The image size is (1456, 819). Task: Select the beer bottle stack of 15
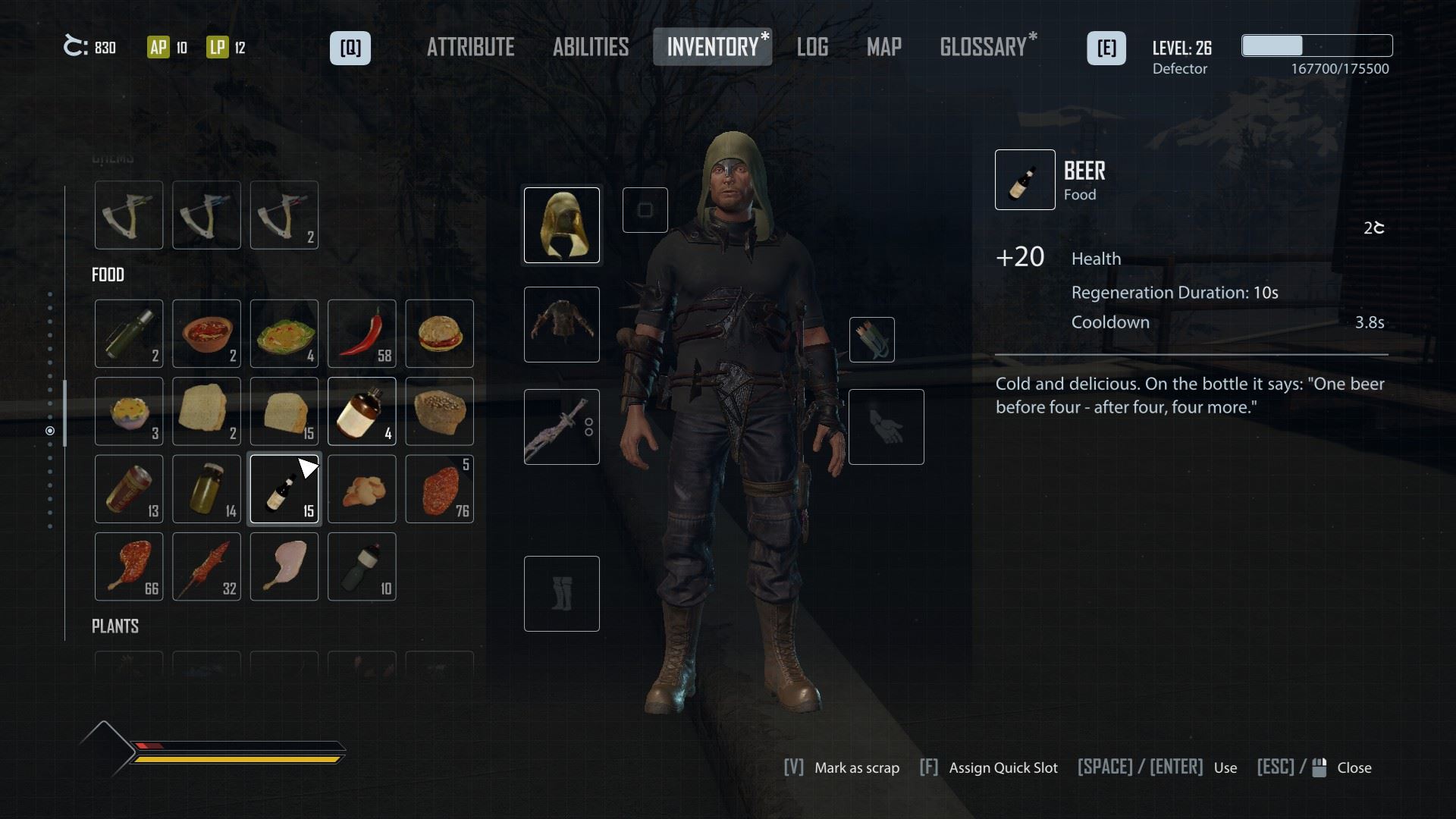tap(284, 489)
